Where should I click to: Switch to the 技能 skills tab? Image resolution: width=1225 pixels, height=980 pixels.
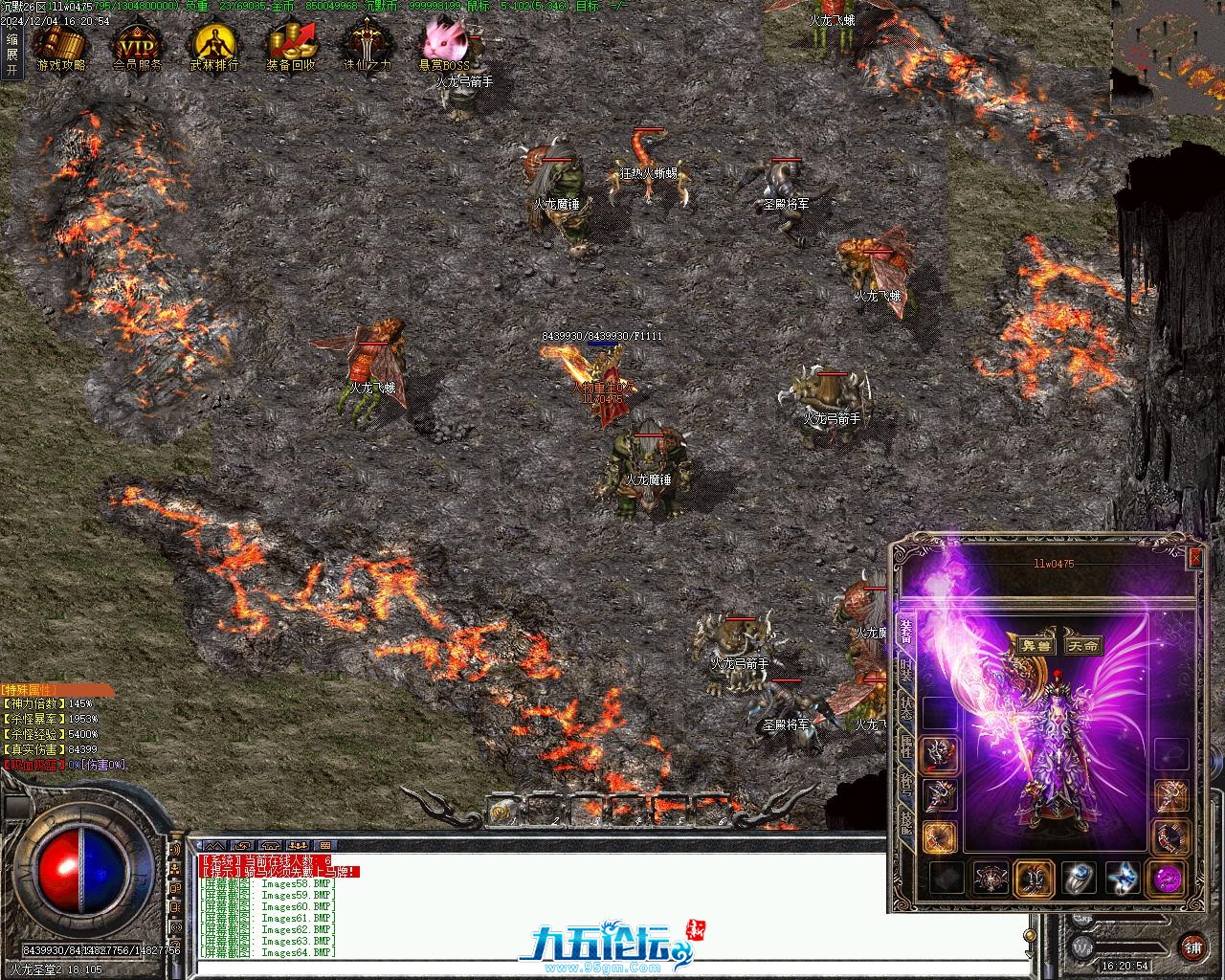tap(905, 821)
